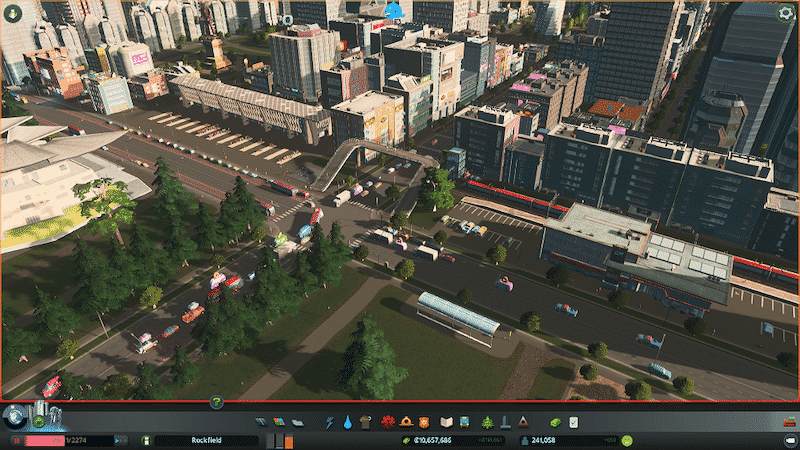Open the Water and Sewage menu
Screen dimensions: 800x450
click(x=346, y=423)
